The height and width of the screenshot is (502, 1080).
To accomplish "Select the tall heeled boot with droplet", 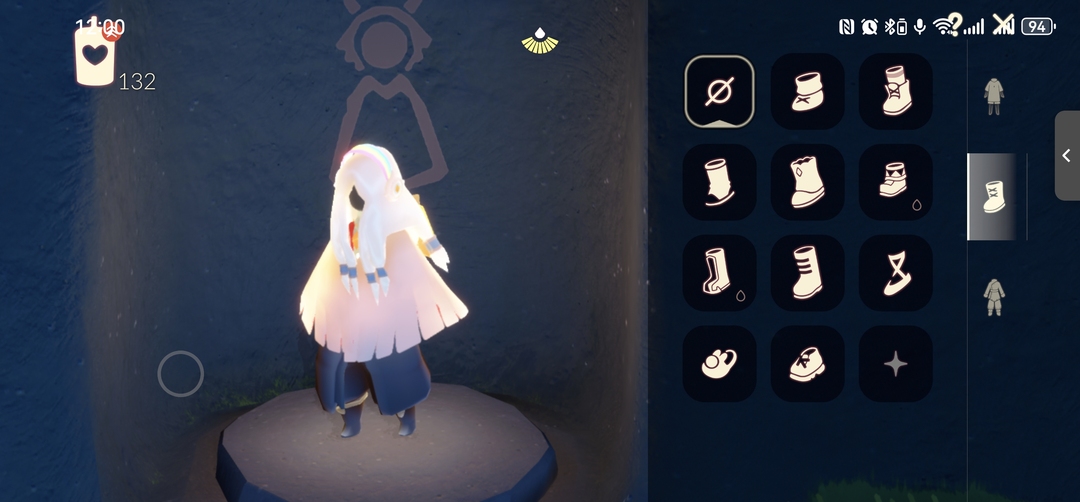I will tap(720, 273).
